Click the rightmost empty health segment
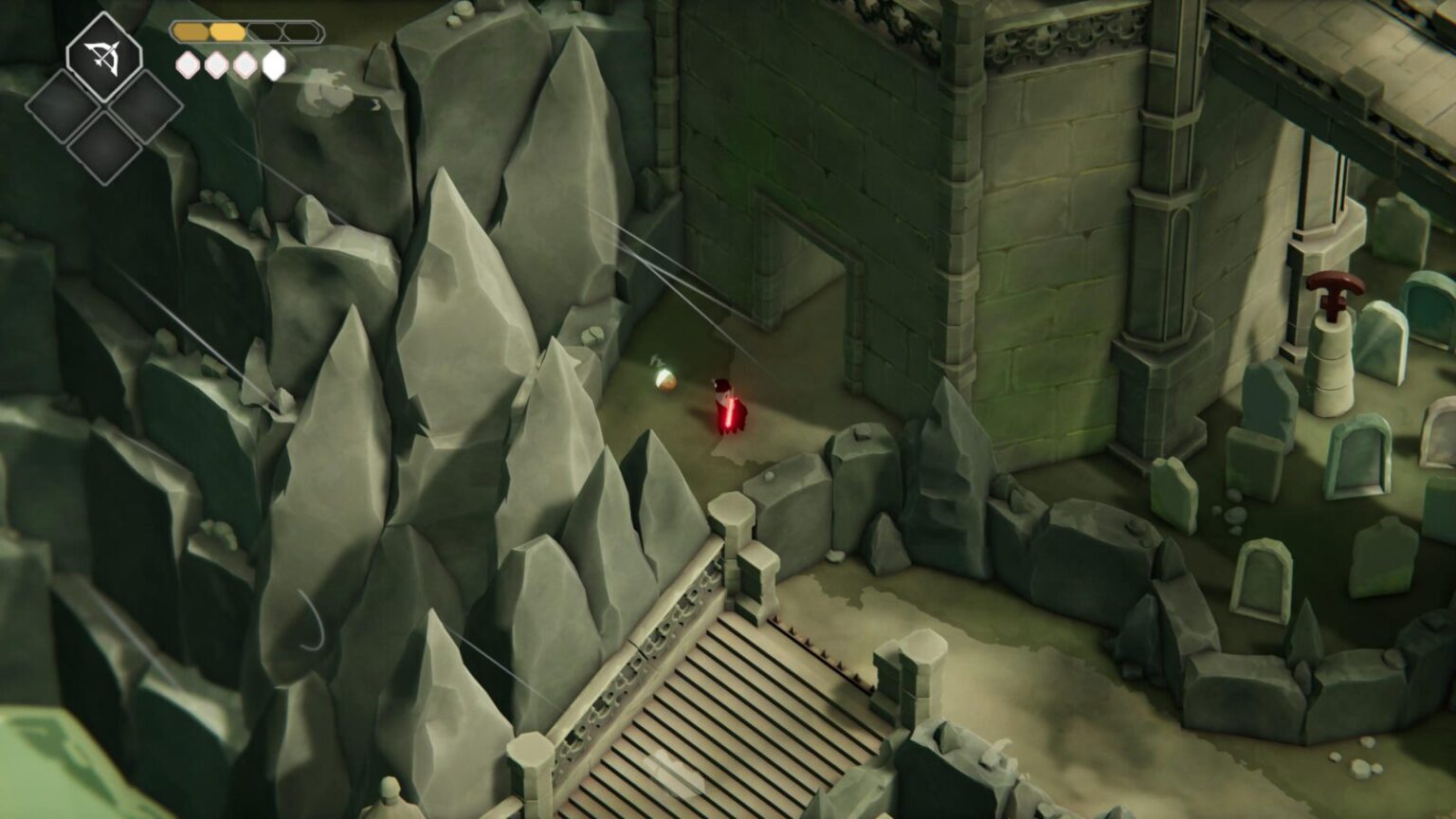 click(x=299, y=31)
